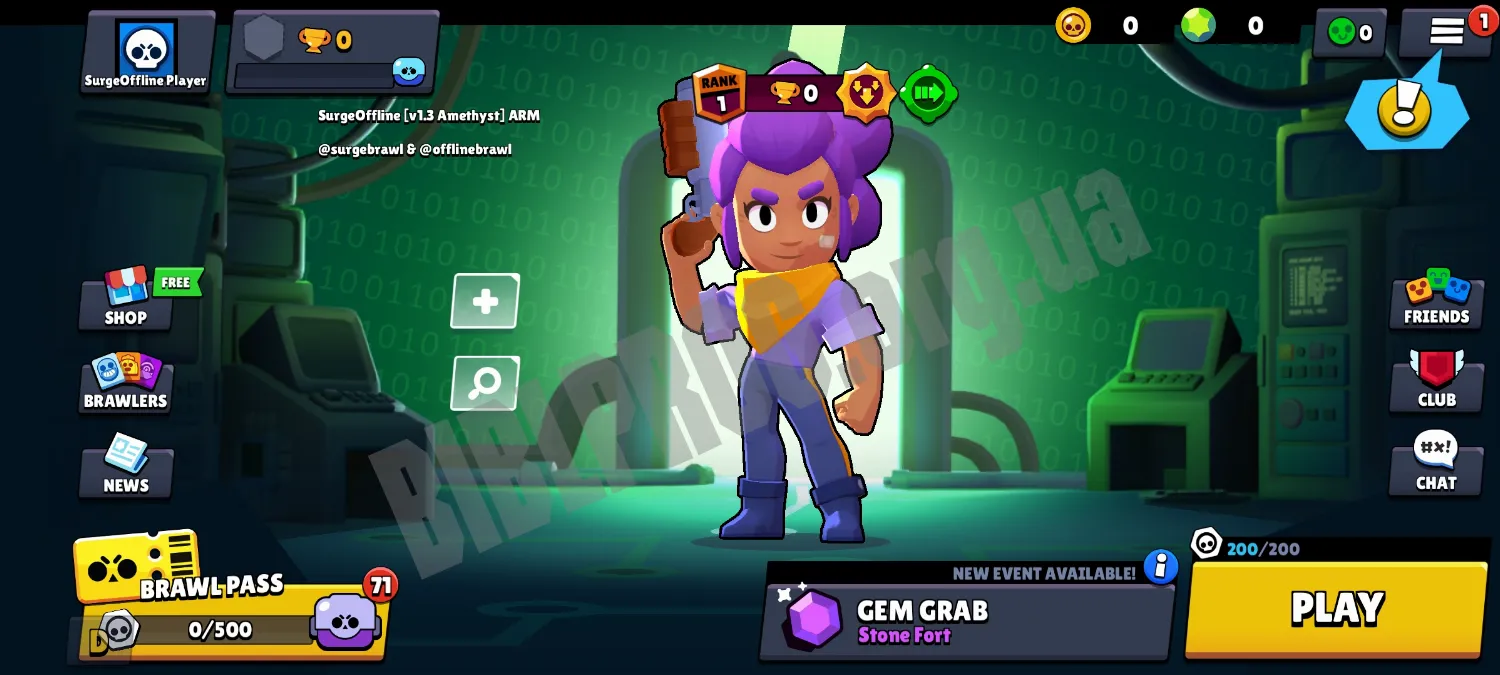
Task: Show event info with the blue i icon
Action: 1161,567
